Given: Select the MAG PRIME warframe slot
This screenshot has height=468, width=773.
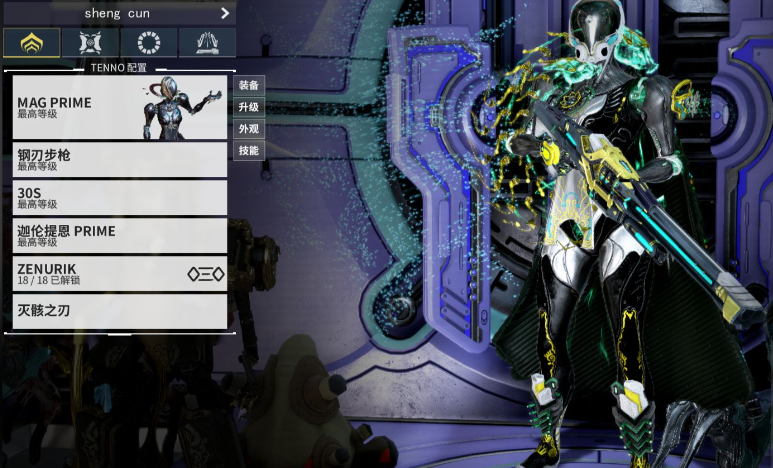Looking at the screenshot, I should pyautogui.click(x=120, y=107).
